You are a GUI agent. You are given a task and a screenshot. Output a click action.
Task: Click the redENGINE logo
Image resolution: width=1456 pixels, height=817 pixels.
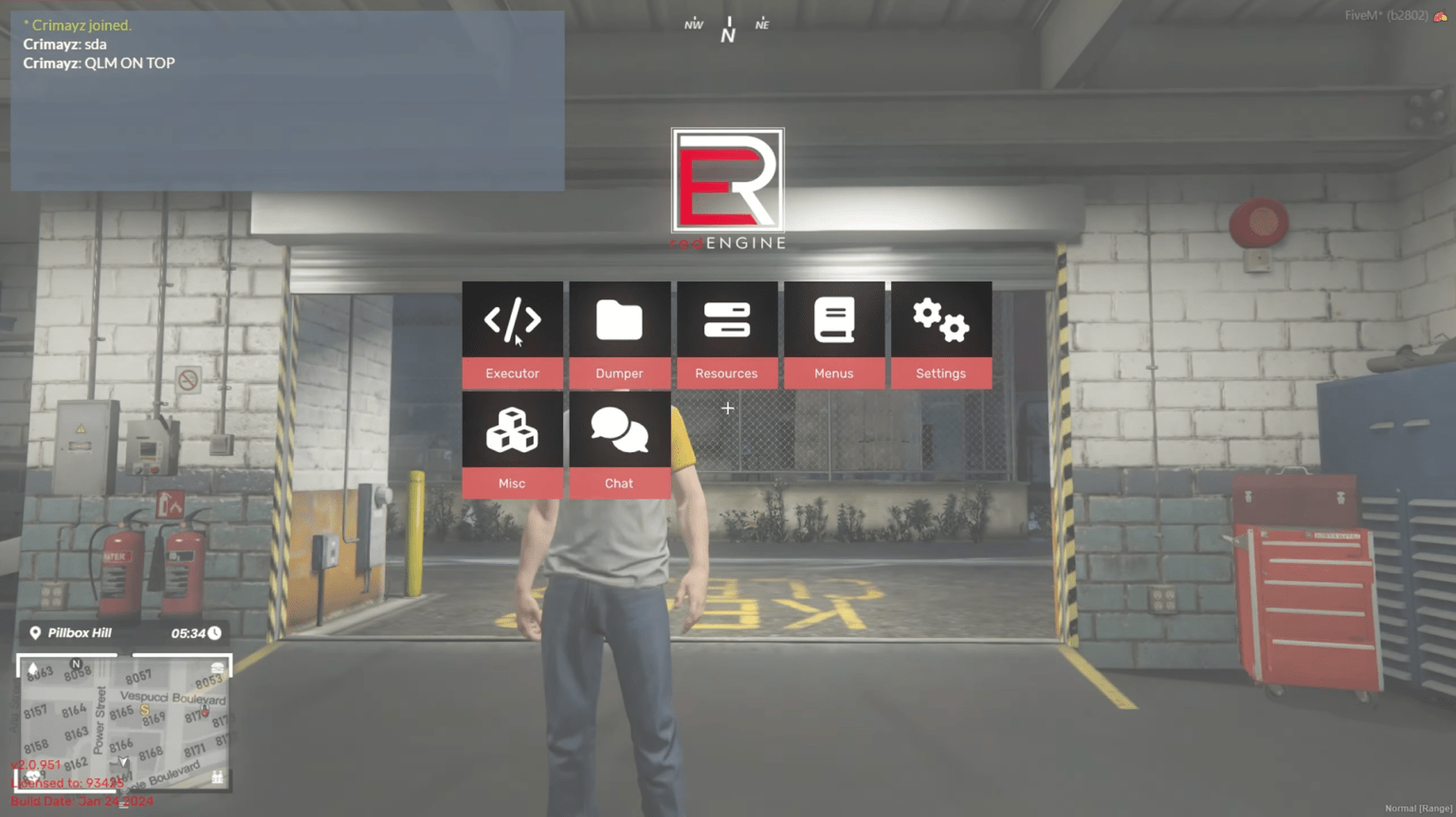tap(728, 187)
